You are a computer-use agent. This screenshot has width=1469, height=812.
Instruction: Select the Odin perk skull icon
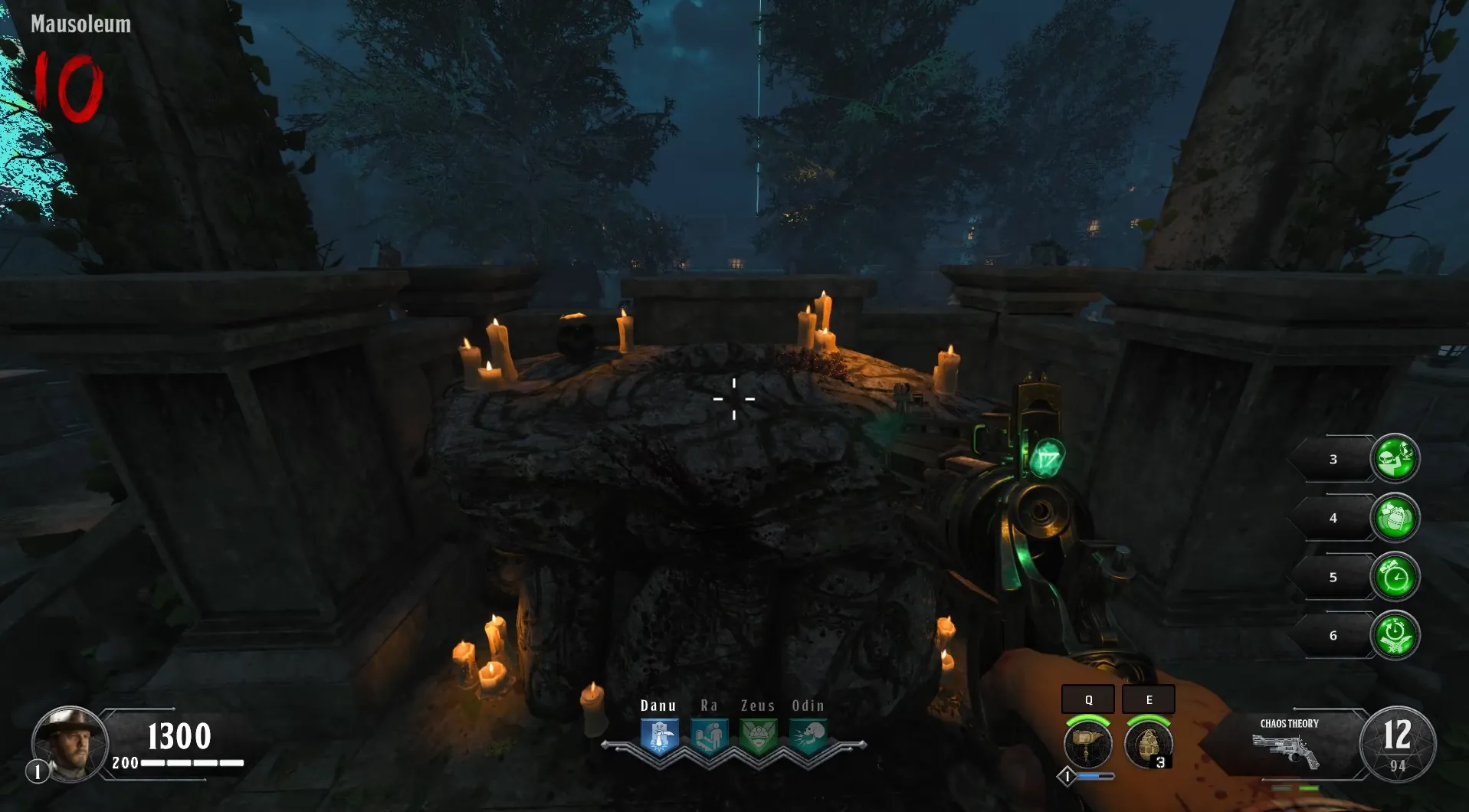tap(808, 737)
